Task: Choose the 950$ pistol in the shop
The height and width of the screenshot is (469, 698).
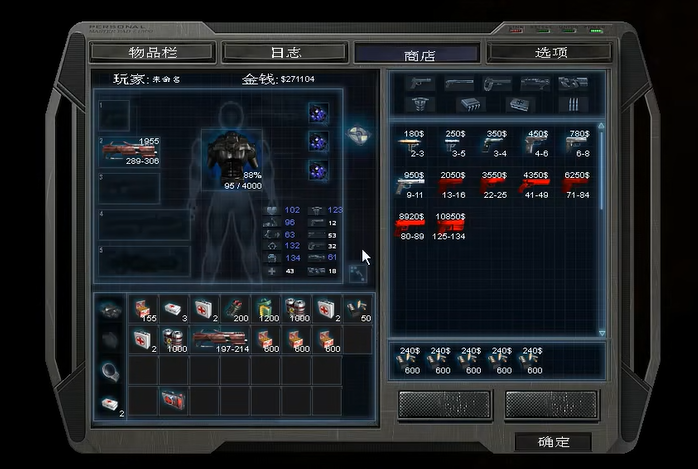Action: click(x=414, y=184)
